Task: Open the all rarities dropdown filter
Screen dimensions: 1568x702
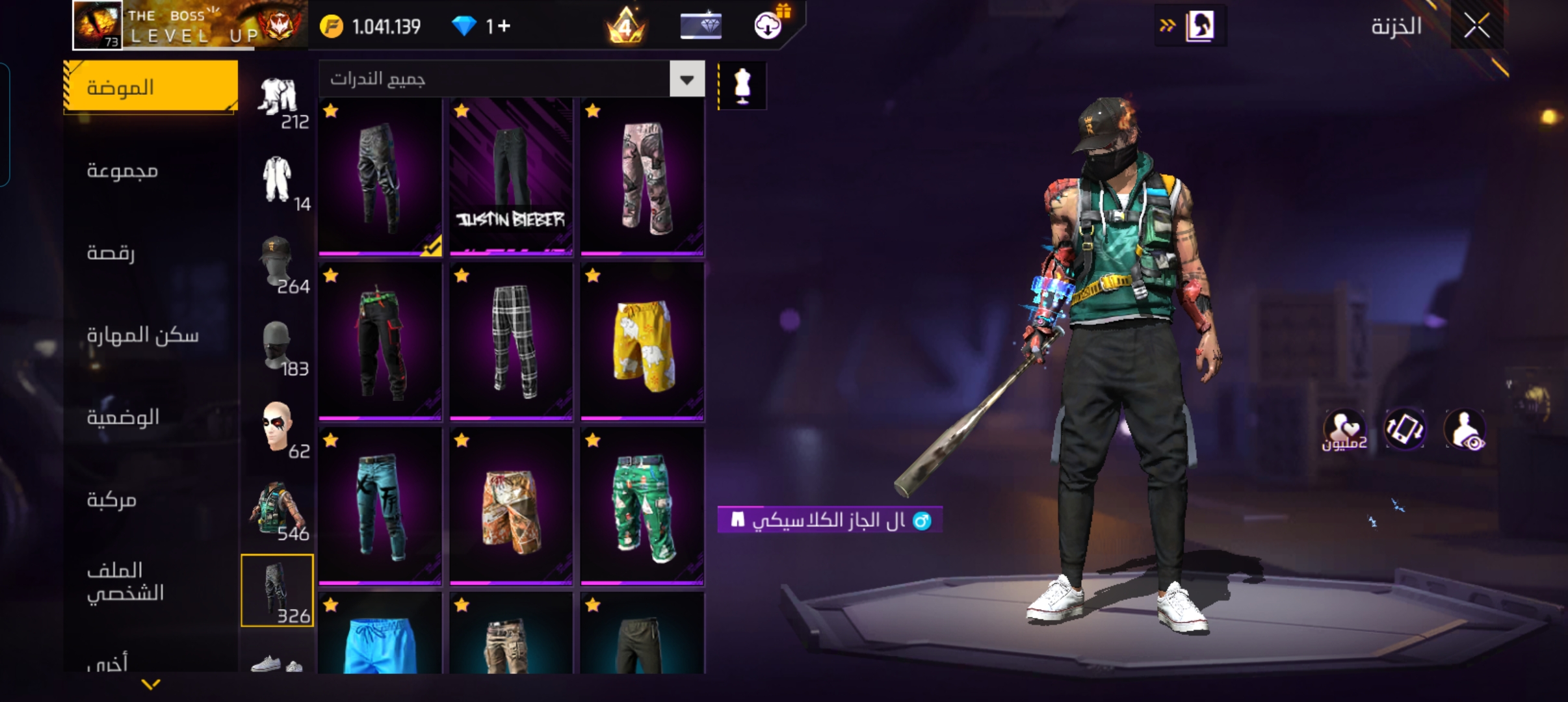Action: point(686,79)
